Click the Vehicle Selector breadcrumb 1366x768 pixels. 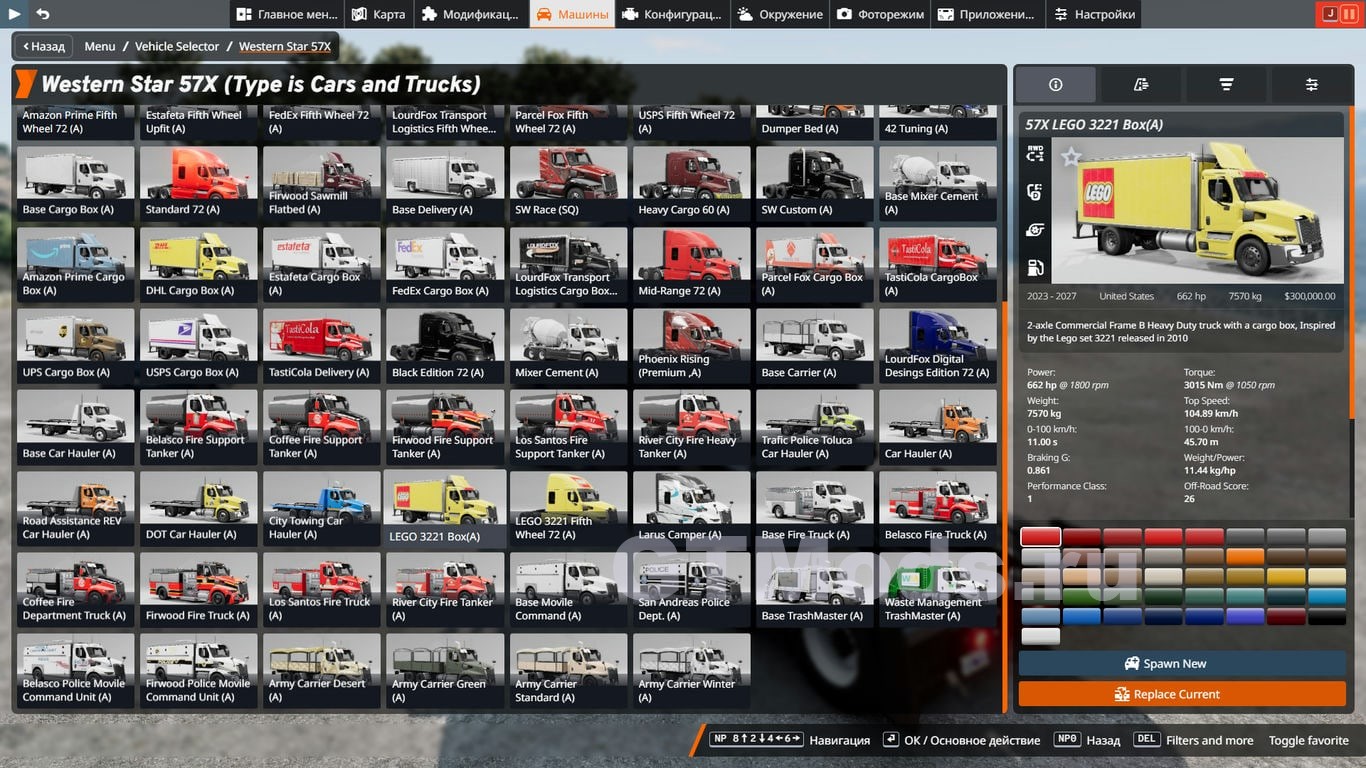click(177, 46)
